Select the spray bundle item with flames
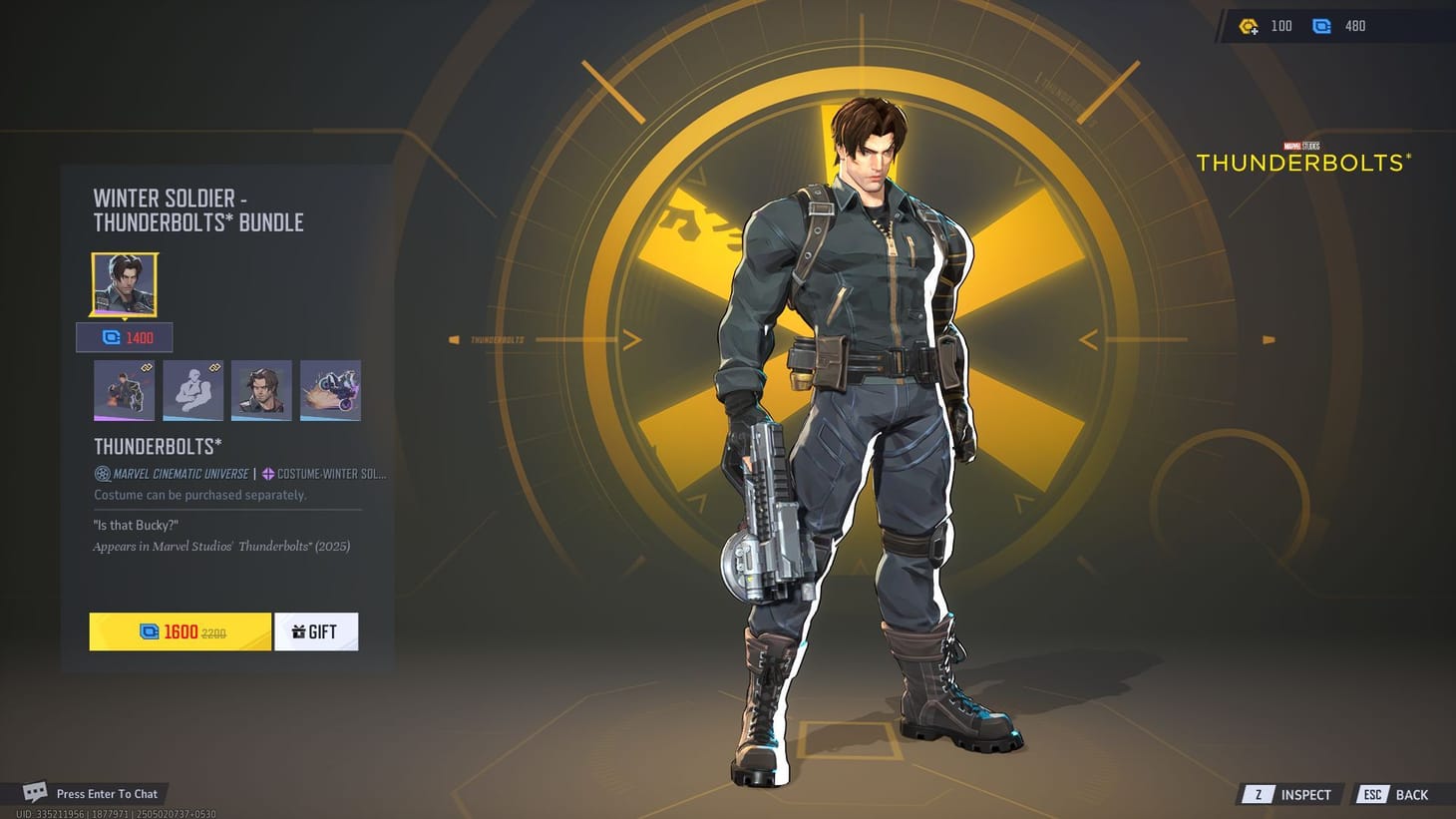Viewport: 1456px width, 819px height. pos(331,389)
